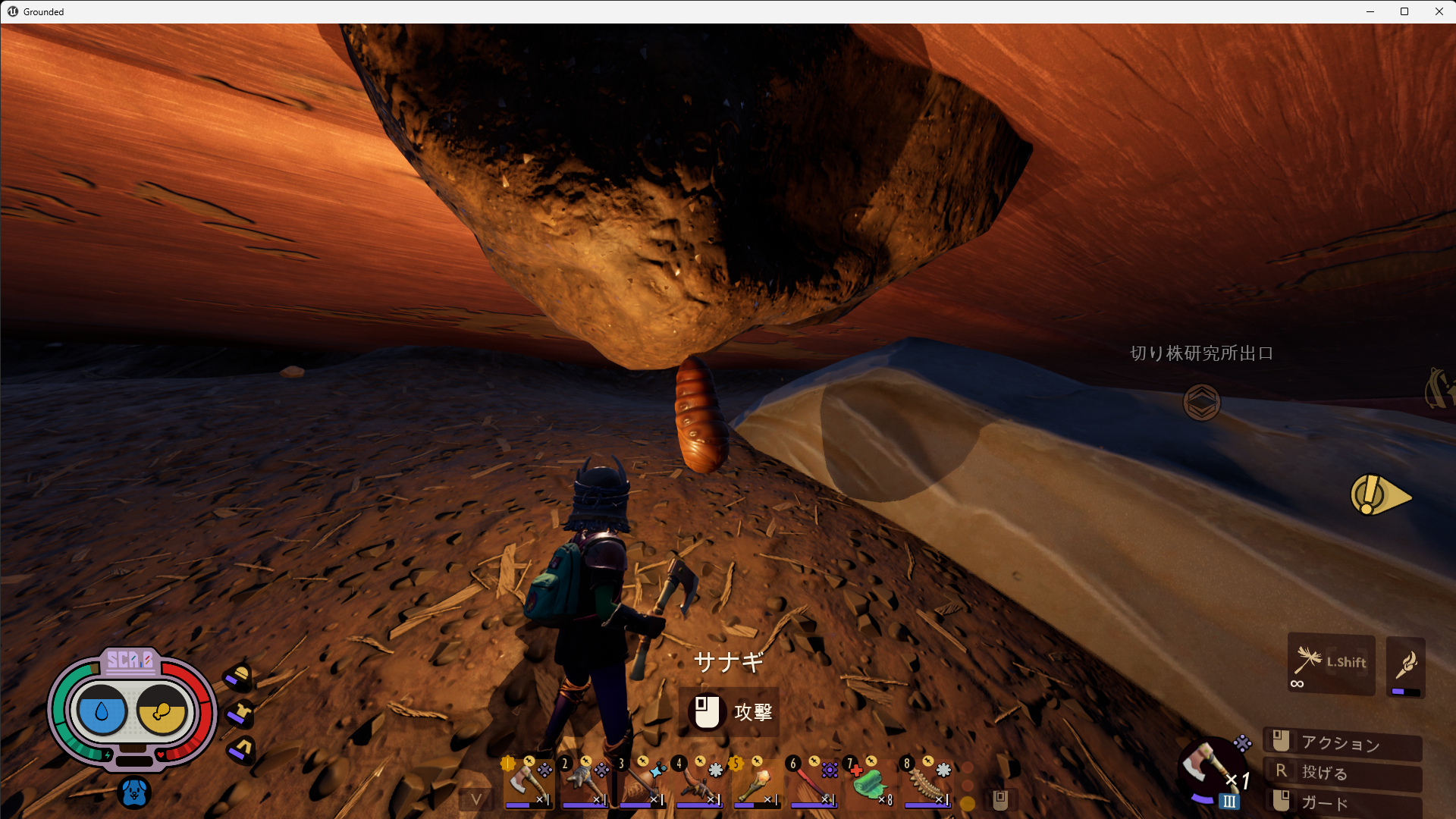Select the axe in hotbar slot 1
Screen dimensions: 1456x819
[526, 783]
